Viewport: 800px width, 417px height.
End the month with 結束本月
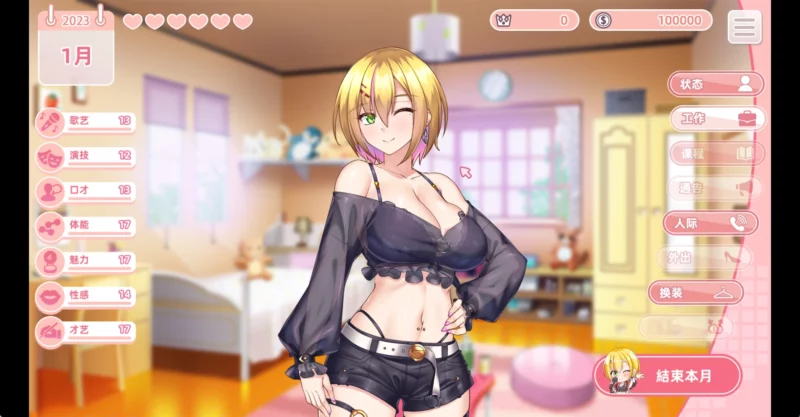tap(668, 376)
